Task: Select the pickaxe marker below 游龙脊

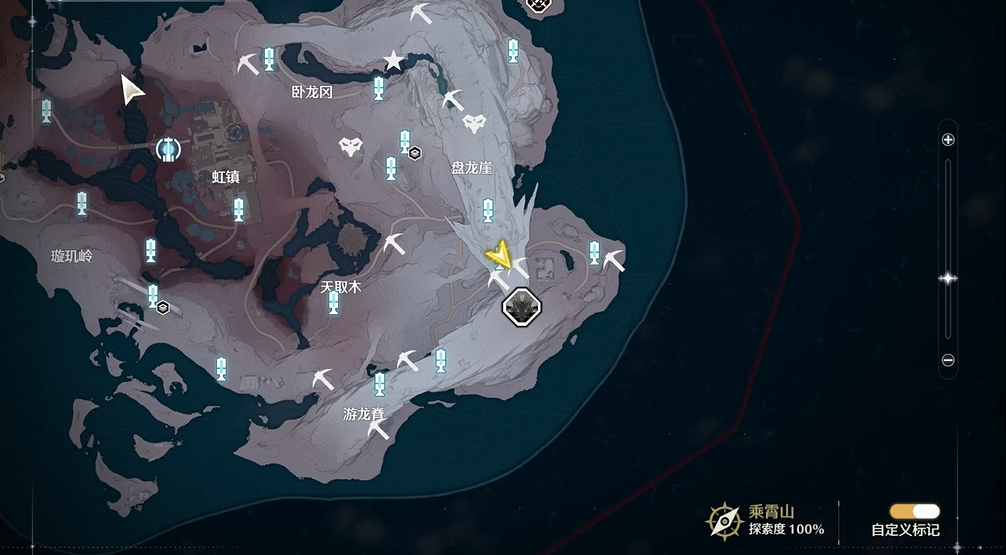Action: pyautogui.click(x=378, y=430)
